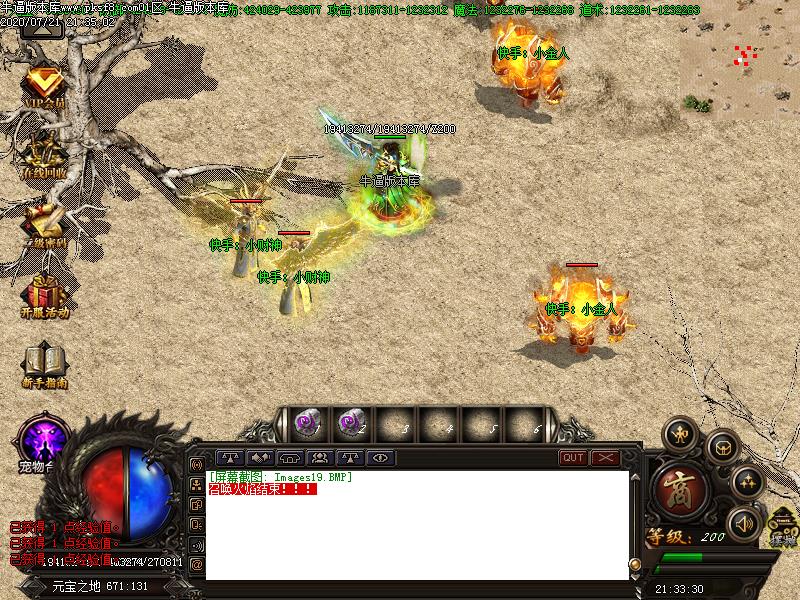Open the round red 商 shop button
Image resolution: width=800 pixels, height=600 pixels.
tap(681, 489)
